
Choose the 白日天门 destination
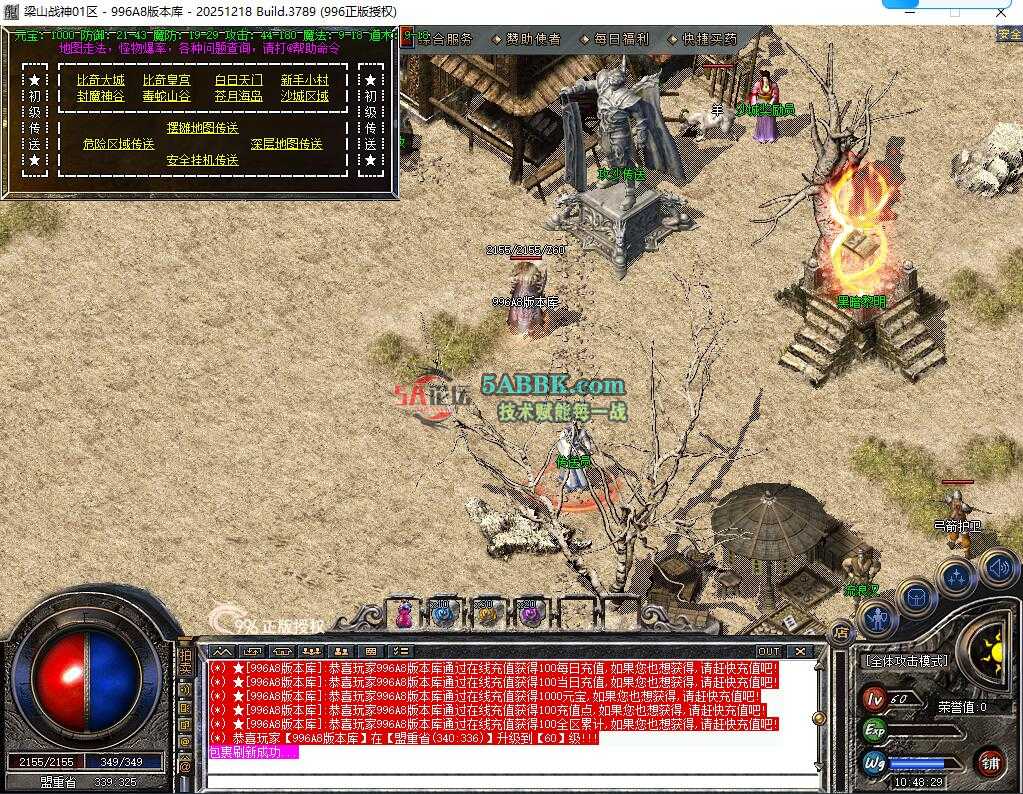pos(238,80)
